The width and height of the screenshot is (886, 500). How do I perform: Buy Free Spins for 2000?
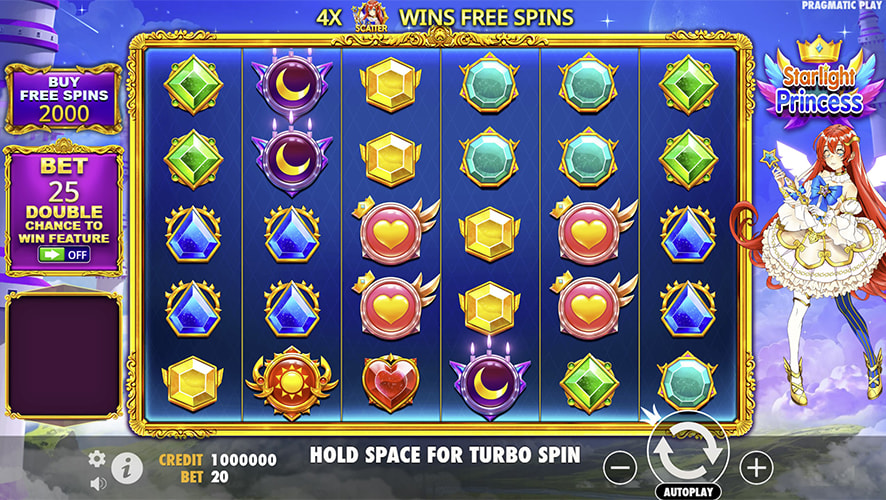click(x=63, y=98)
